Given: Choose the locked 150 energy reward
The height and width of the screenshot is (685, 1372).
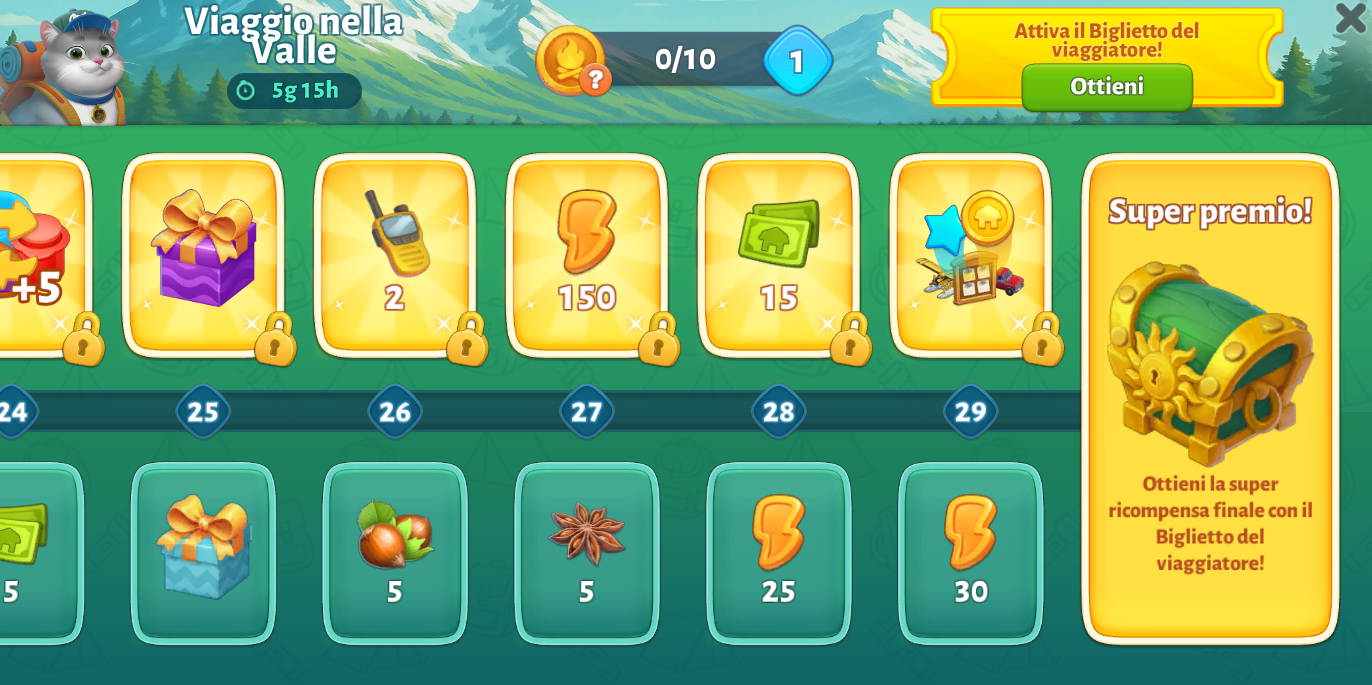Looking at the screenshot, I should 587,254.
